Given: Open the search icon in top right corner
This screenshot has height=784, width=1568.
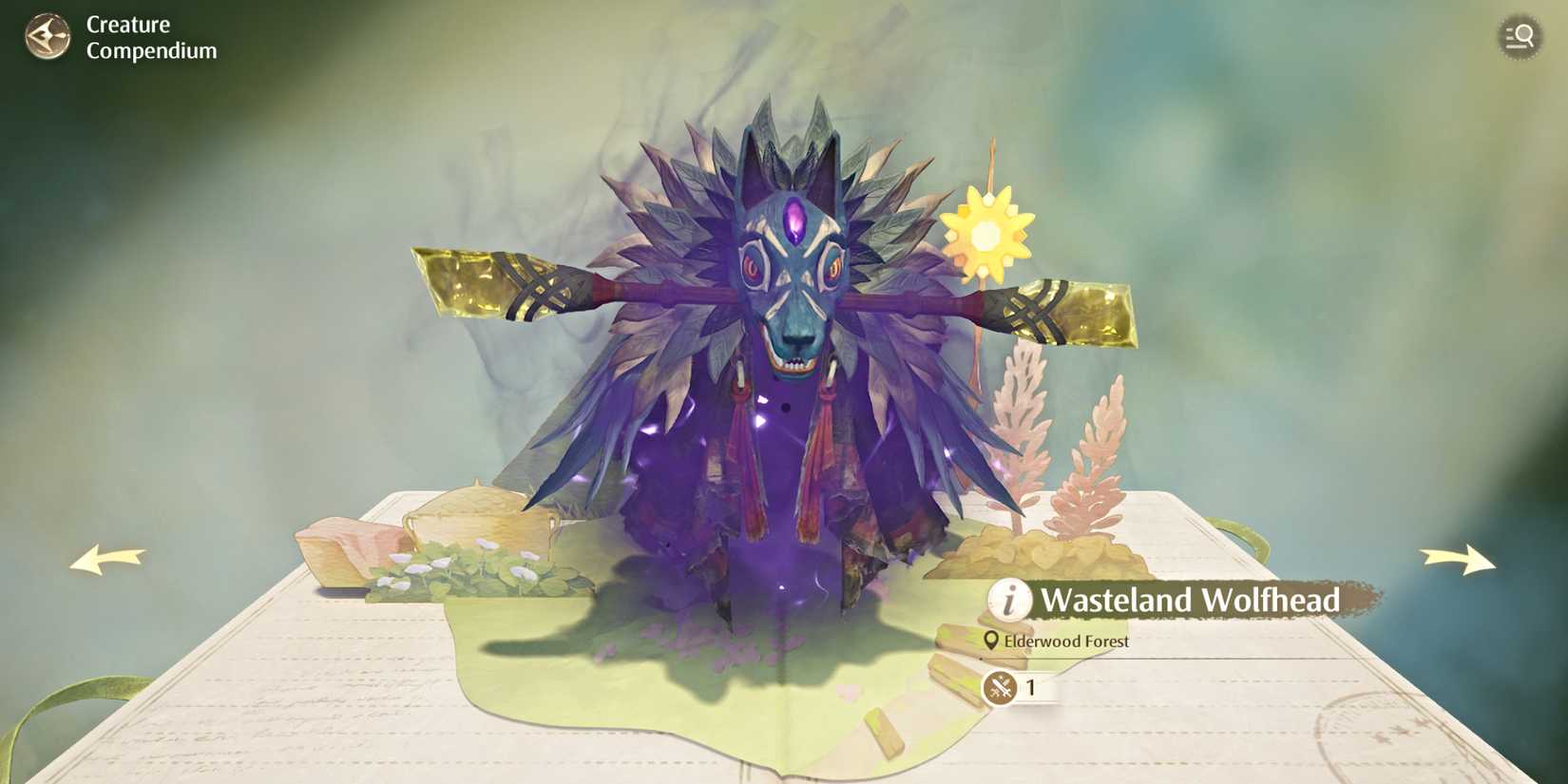Looking at the screenshot, I should coord(1520,37).
